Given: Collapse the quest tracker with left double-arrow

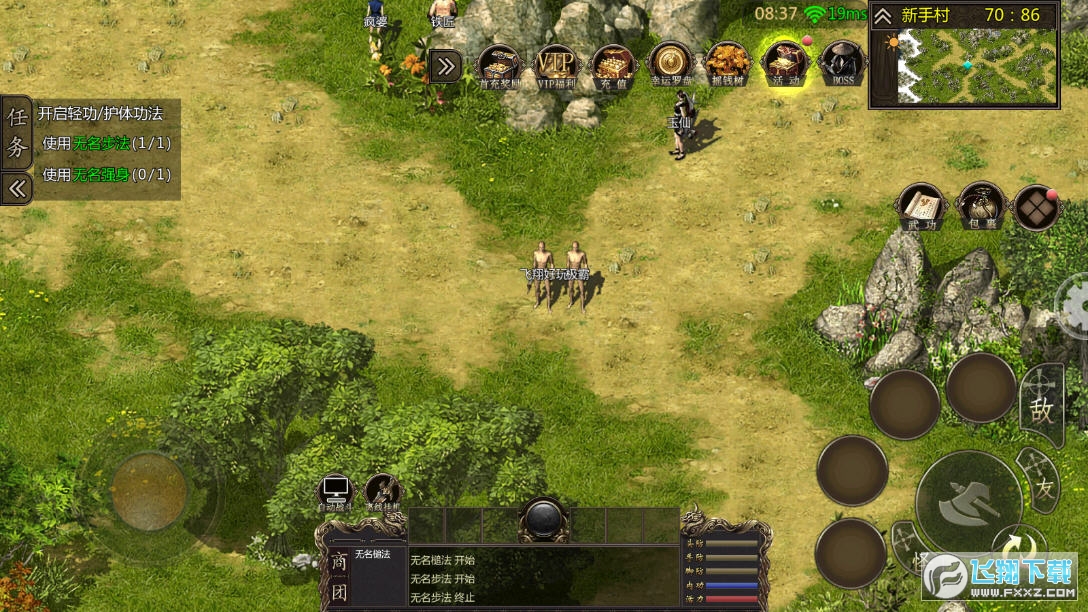Looking at the screenshot, I should [x=17, y=188].
